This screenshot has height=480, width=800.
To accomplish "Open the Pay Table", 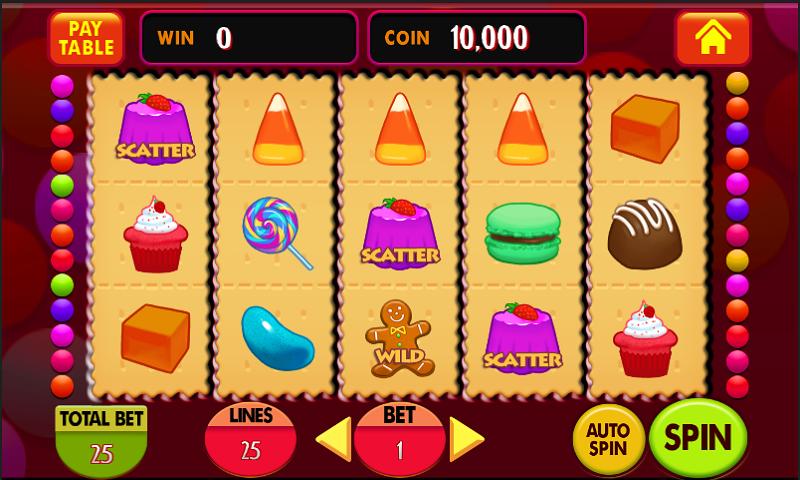I will click(86, 38).
